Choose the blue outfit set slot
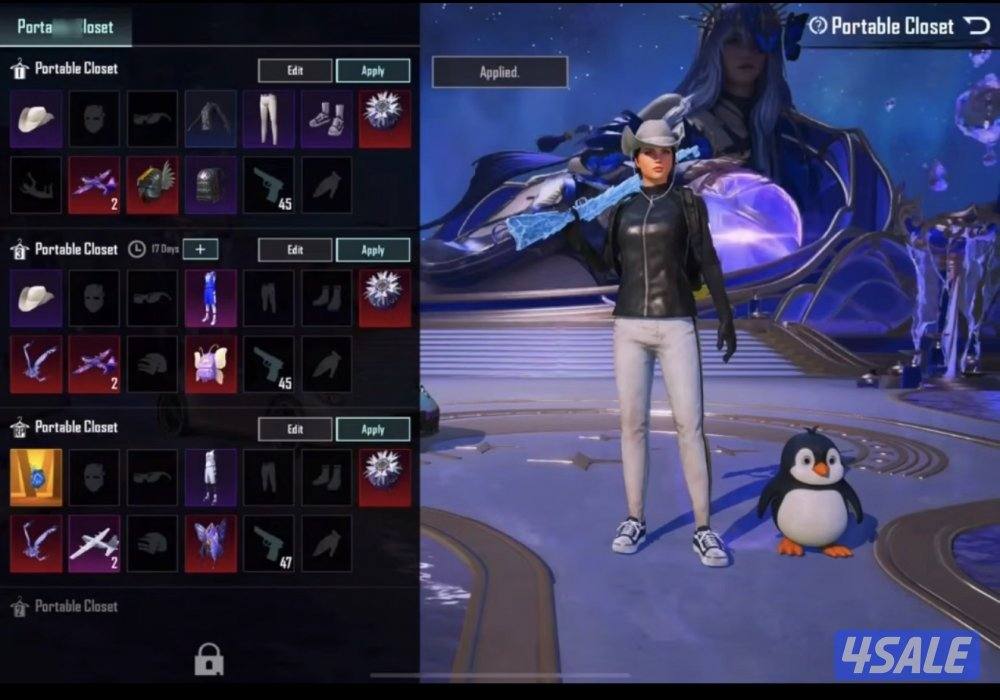Screen dimensions: 1000x700 pos(211,298)
